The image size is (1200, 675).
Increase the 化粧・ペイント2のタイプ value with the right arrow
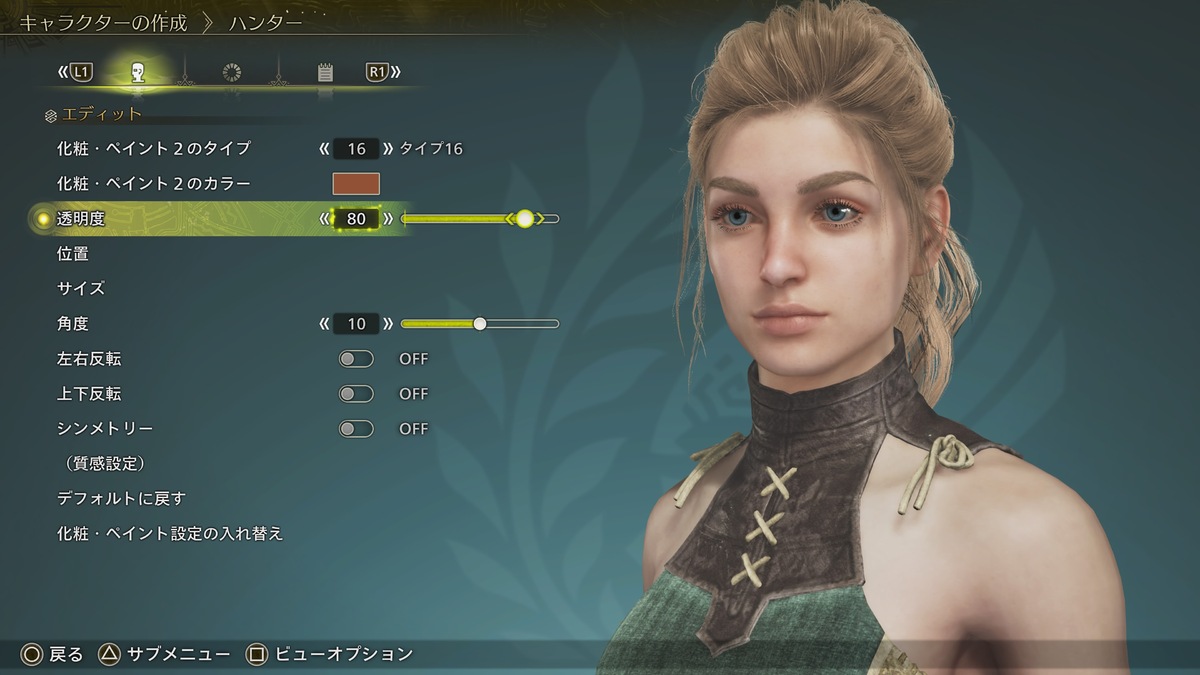point(389,149)
